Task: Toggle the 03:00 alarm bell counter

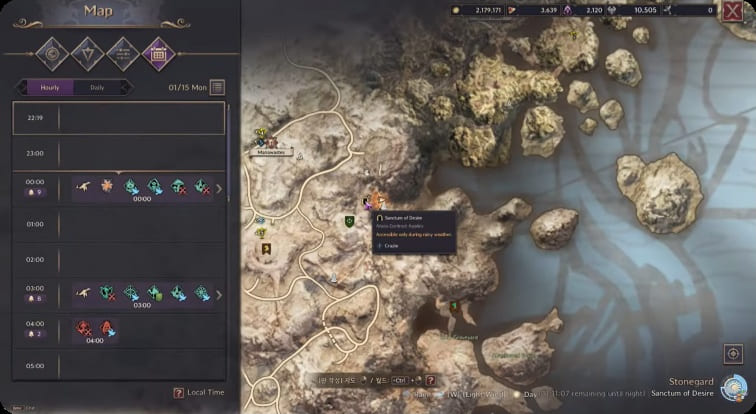Action: click(34, 299)
